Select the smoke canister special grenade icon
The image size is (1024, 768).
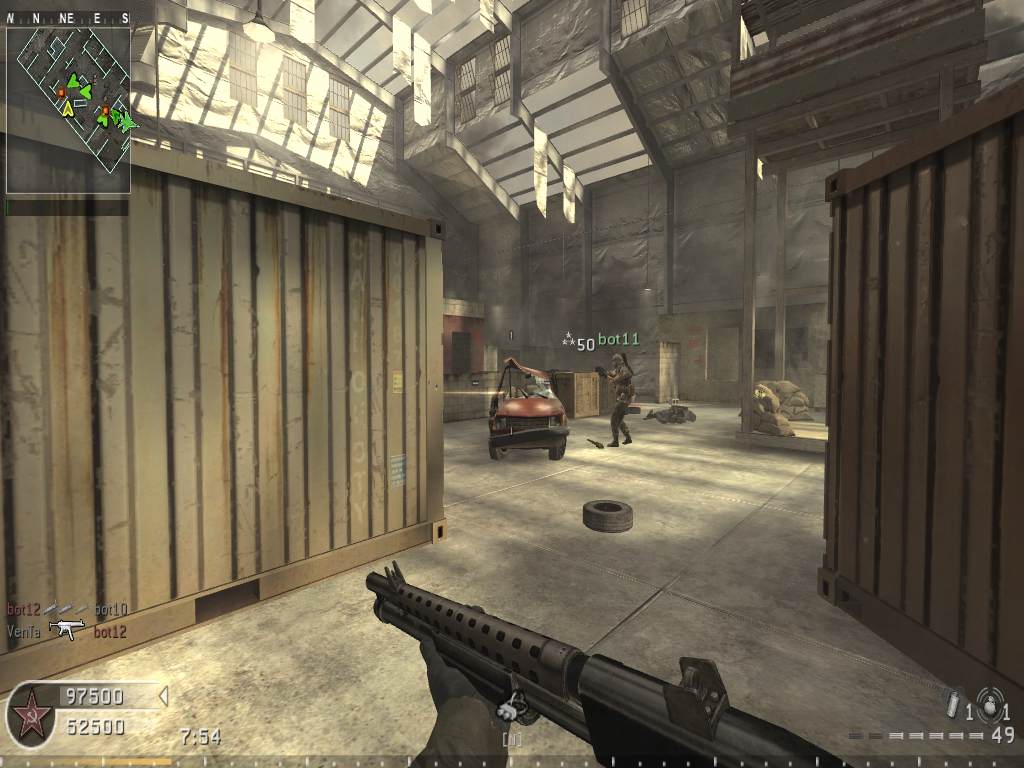pyautogui.click(x=953, y=704)
